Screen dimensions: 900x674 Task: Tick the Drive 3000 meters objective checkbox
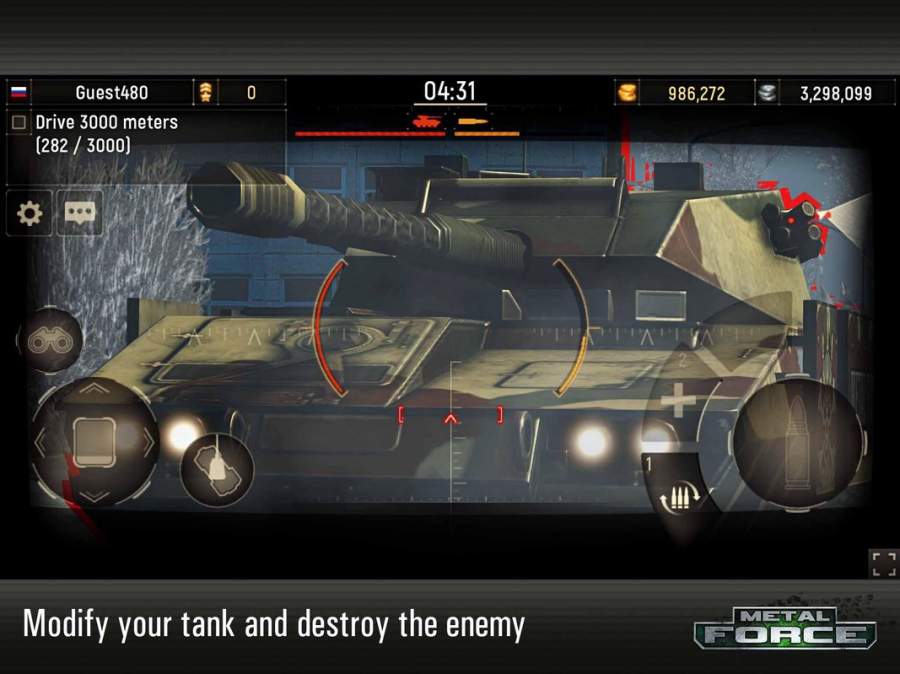click(19, 122)
